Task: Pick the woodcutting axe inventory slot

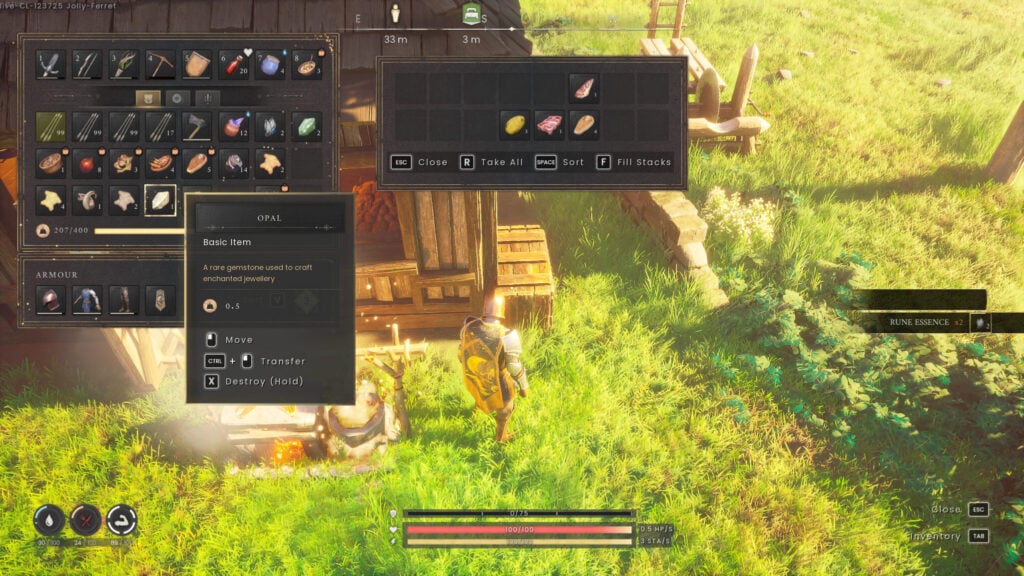Action: tap(197, 127)
